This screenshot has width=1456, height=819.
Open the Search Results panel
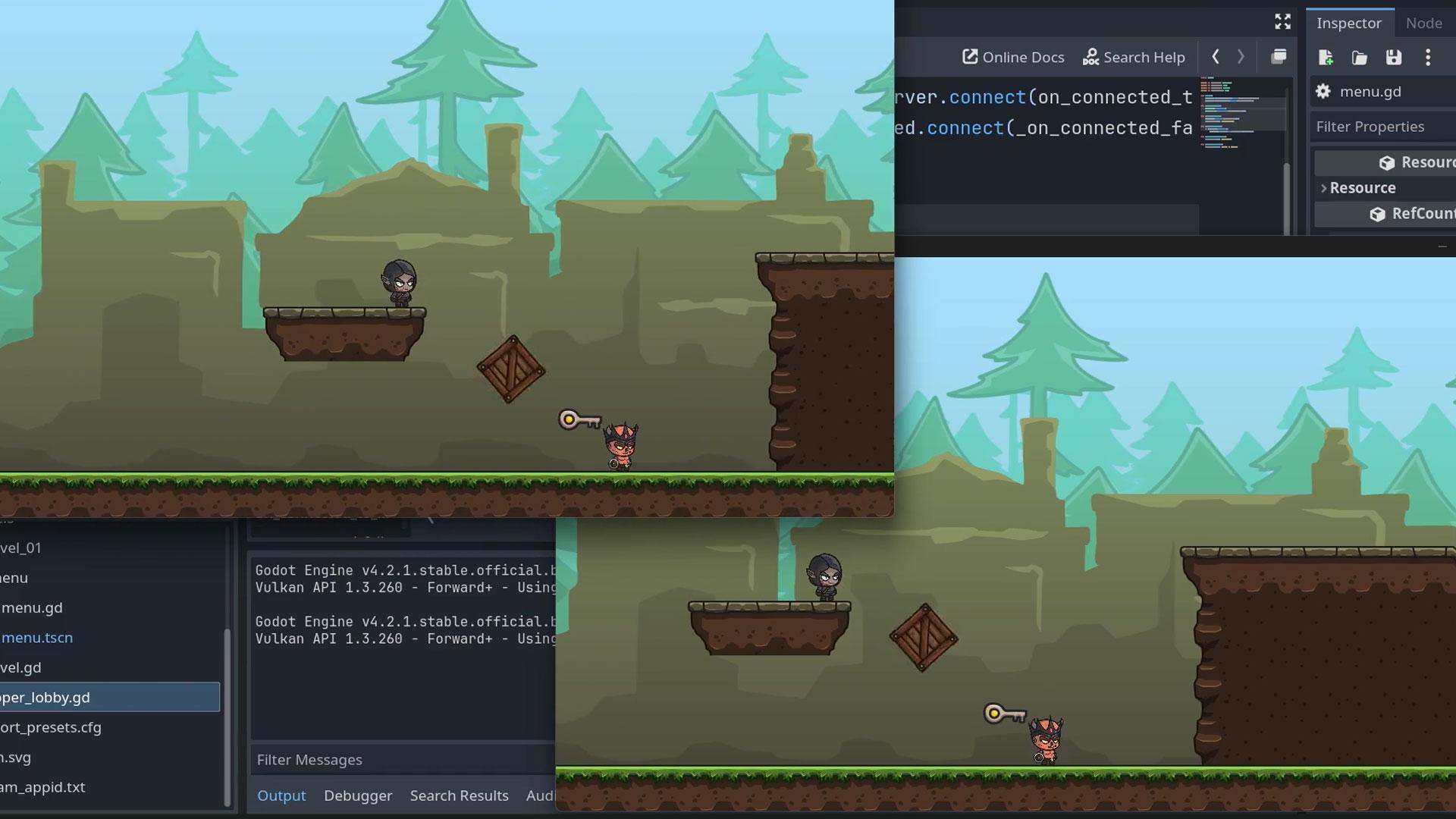tap(460, 795)
